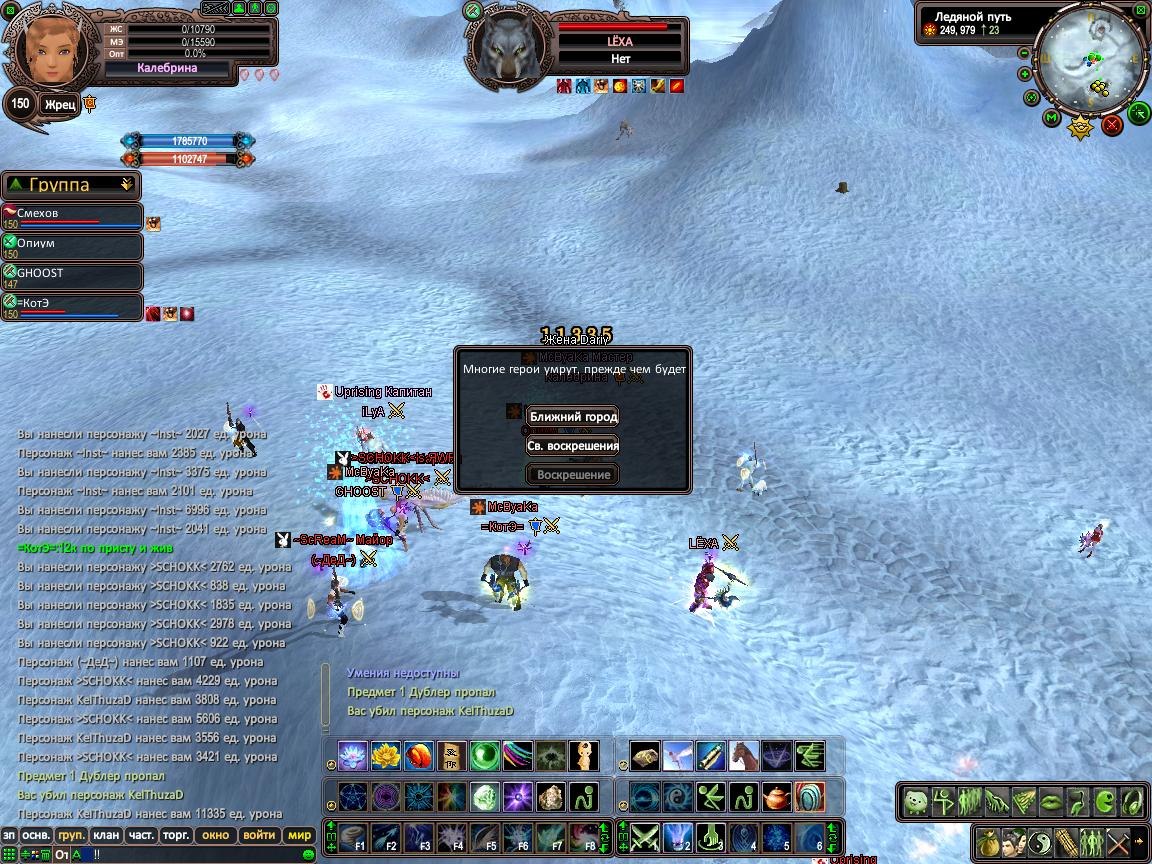Click the Воскрешение button
Viewport: 1152px width, 864px height.
[573, 475]
